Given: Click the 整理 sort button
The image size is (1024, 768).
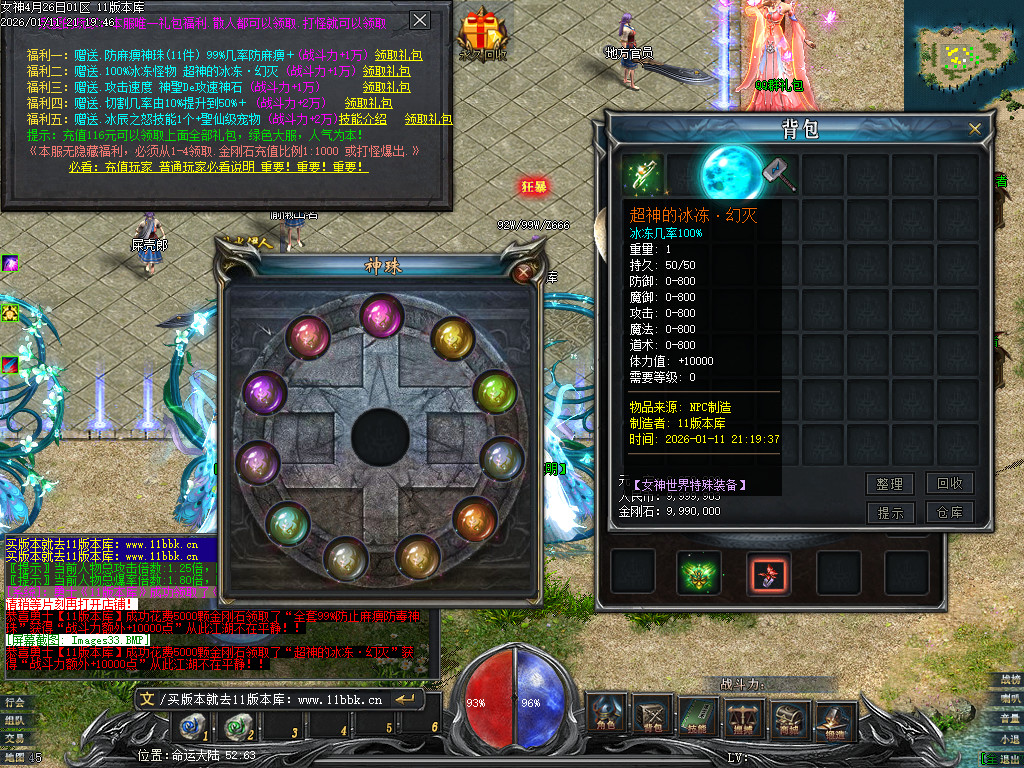Looking at the screenshot, I should [889, 484].
